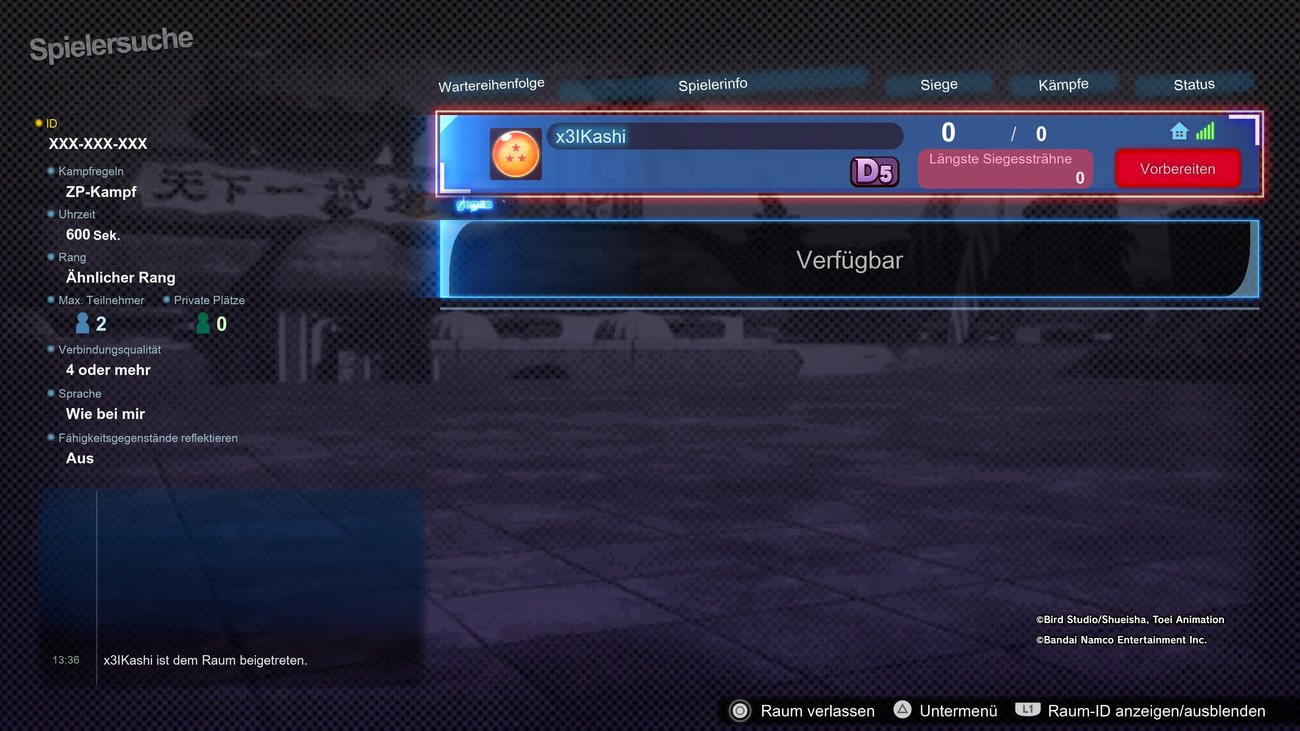Click the Ähnlicher Rang setting
The image size is (1300, 731).
(x=120, y=277)
